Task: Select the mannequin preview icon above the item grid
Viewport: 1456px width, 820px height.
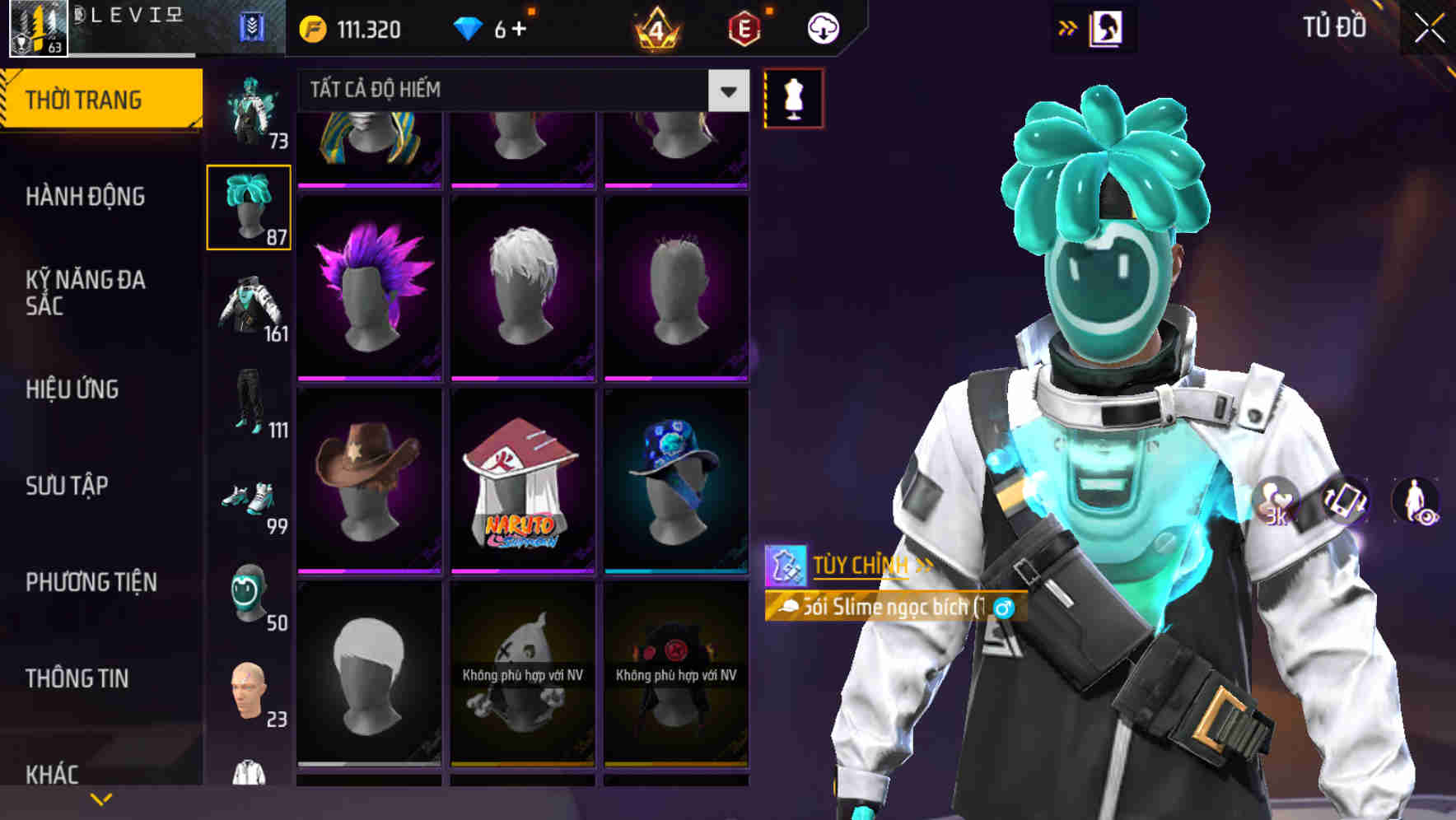Action: pos(792,97)
